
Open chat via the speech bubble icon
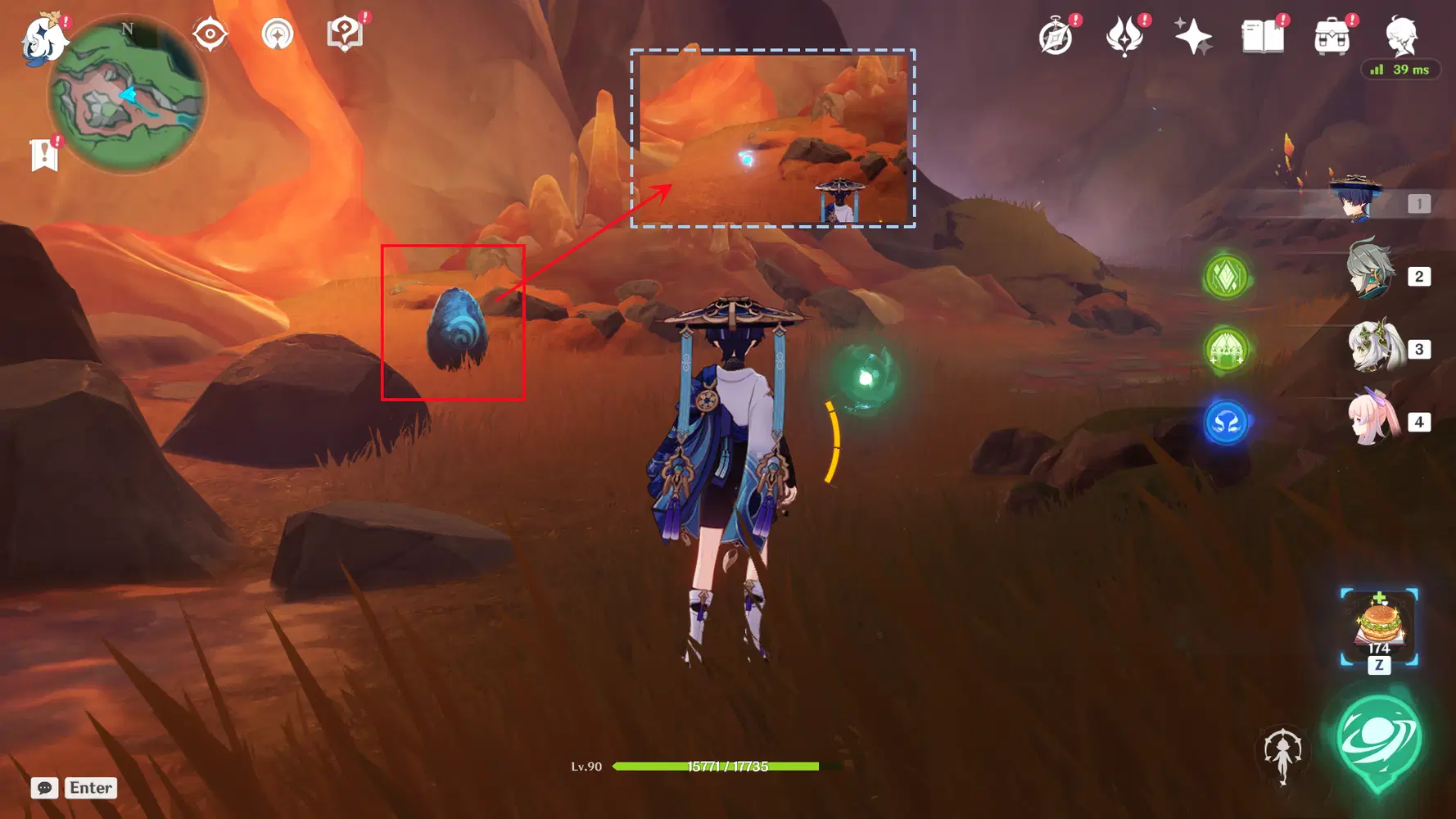coord(44,788)
